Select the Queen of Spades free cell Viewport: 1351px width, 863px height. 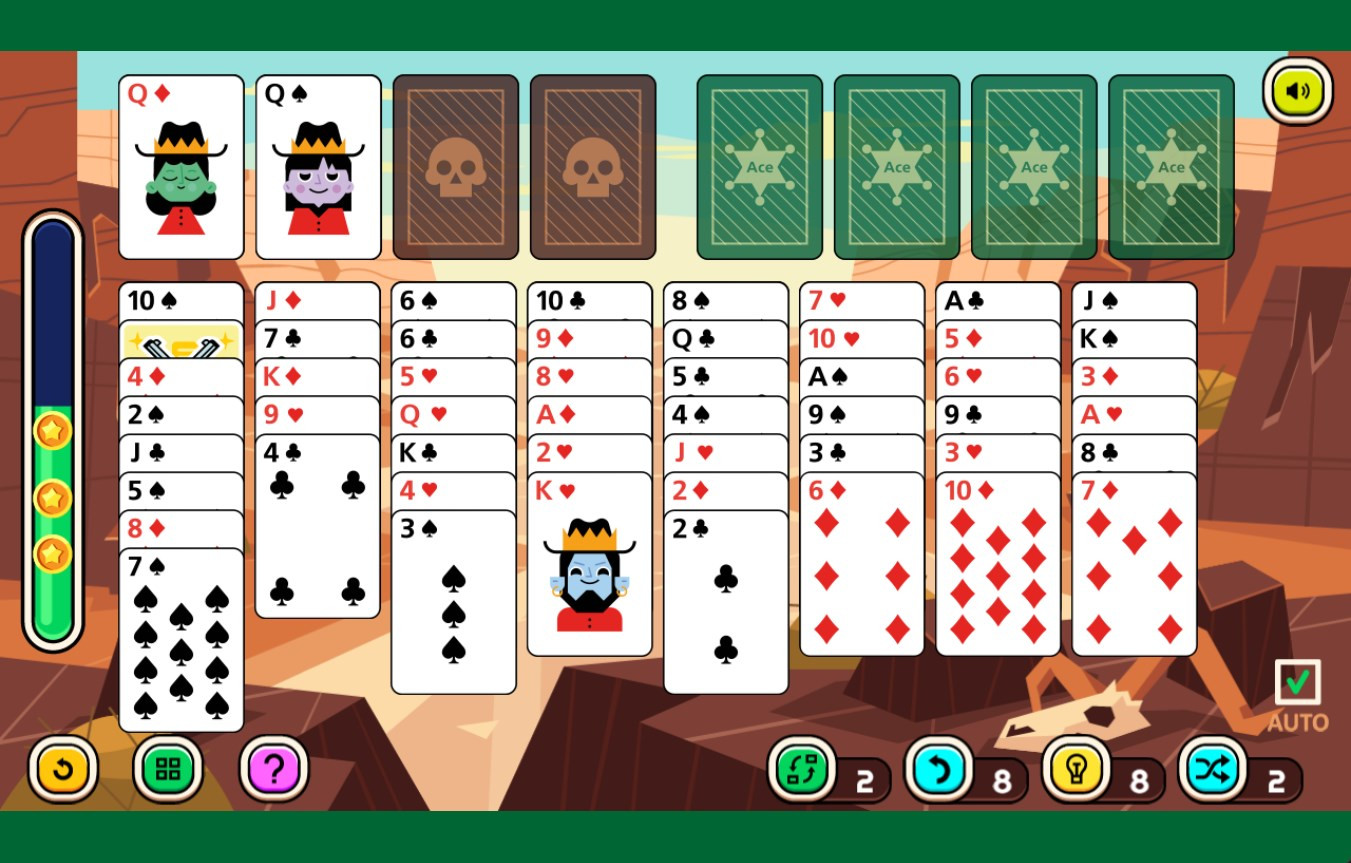318,167
